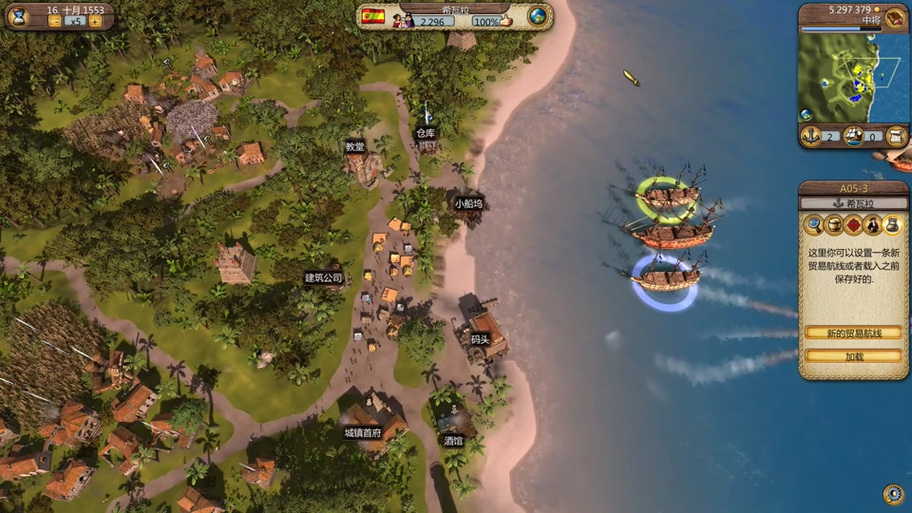
Task: Click the Spanish flag in town bar
Action: point(373,17)
